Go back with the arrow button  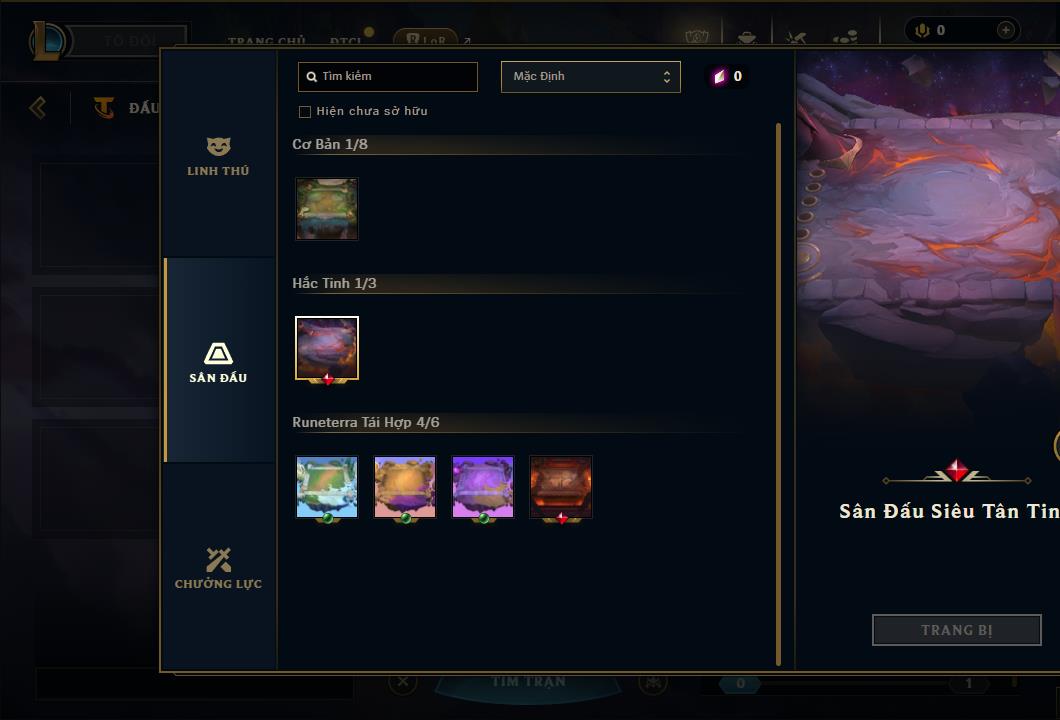38,107
